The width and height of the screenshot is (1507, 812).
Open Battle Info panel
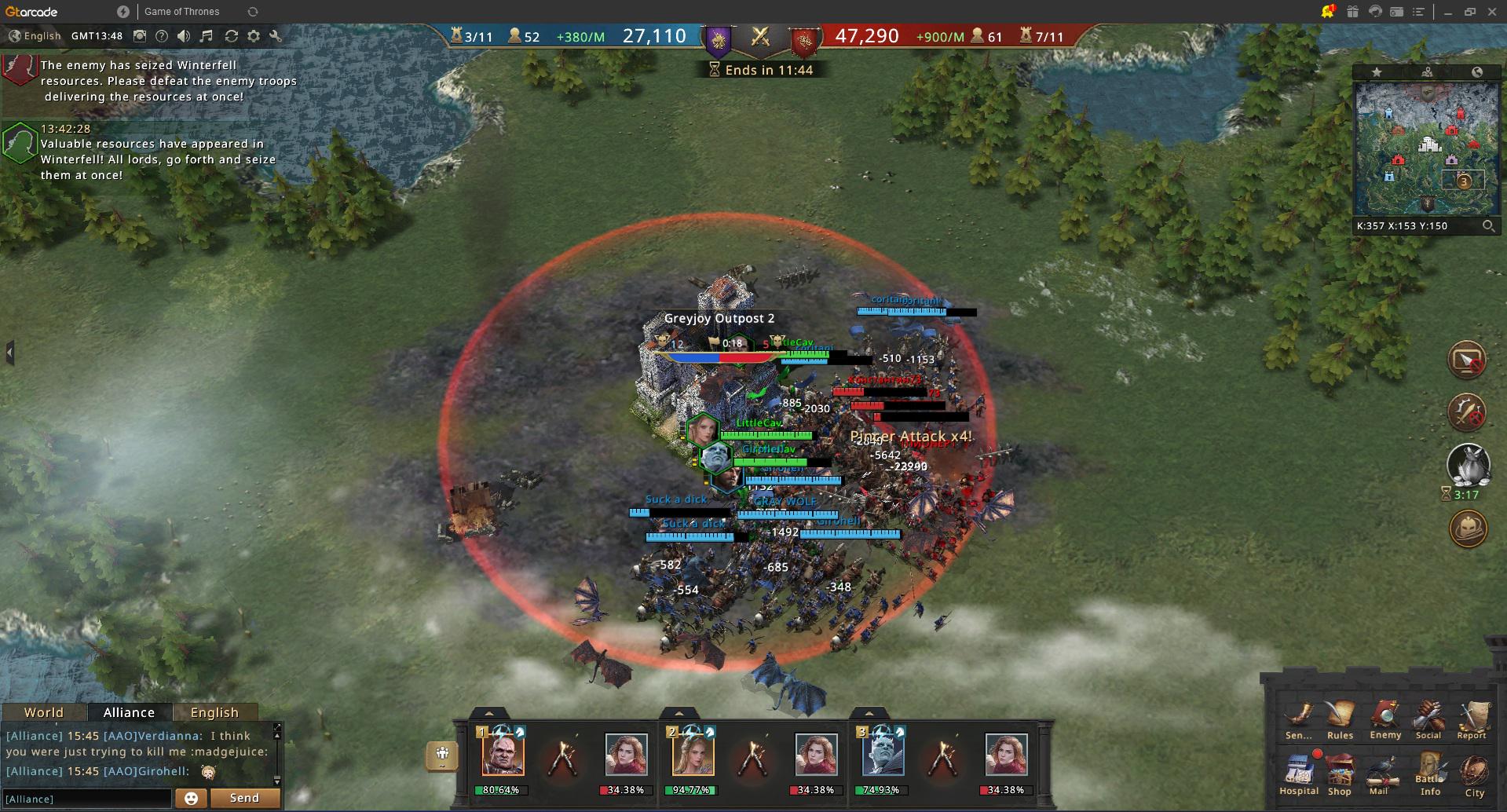click(1430, 772)
